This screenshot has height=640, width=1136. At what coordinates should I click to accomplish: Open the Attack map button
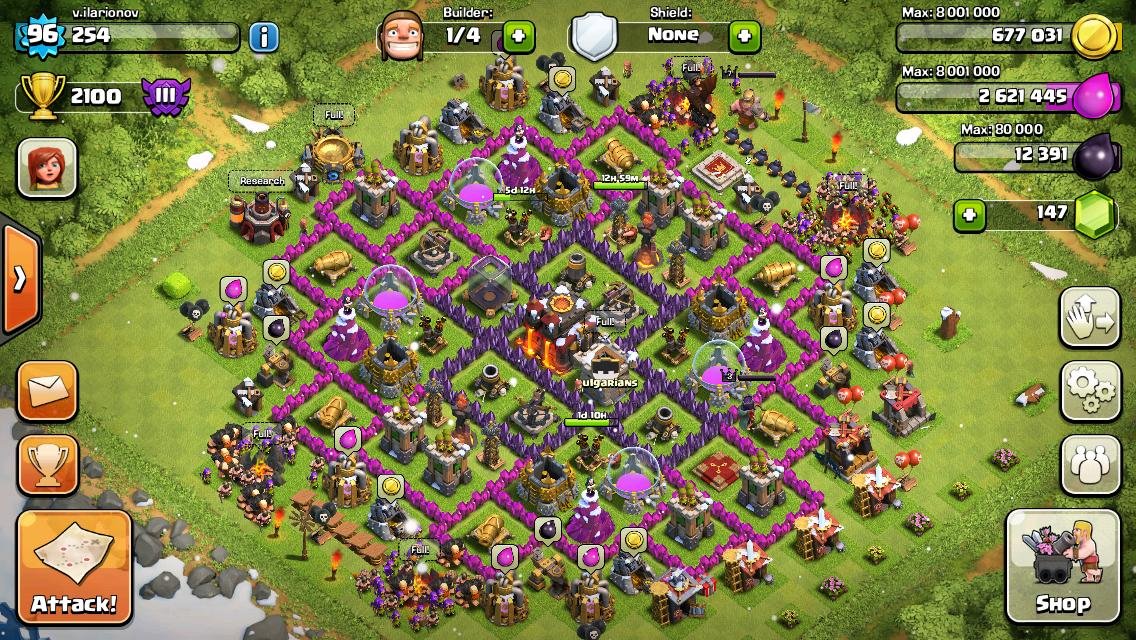click(74, 567)
